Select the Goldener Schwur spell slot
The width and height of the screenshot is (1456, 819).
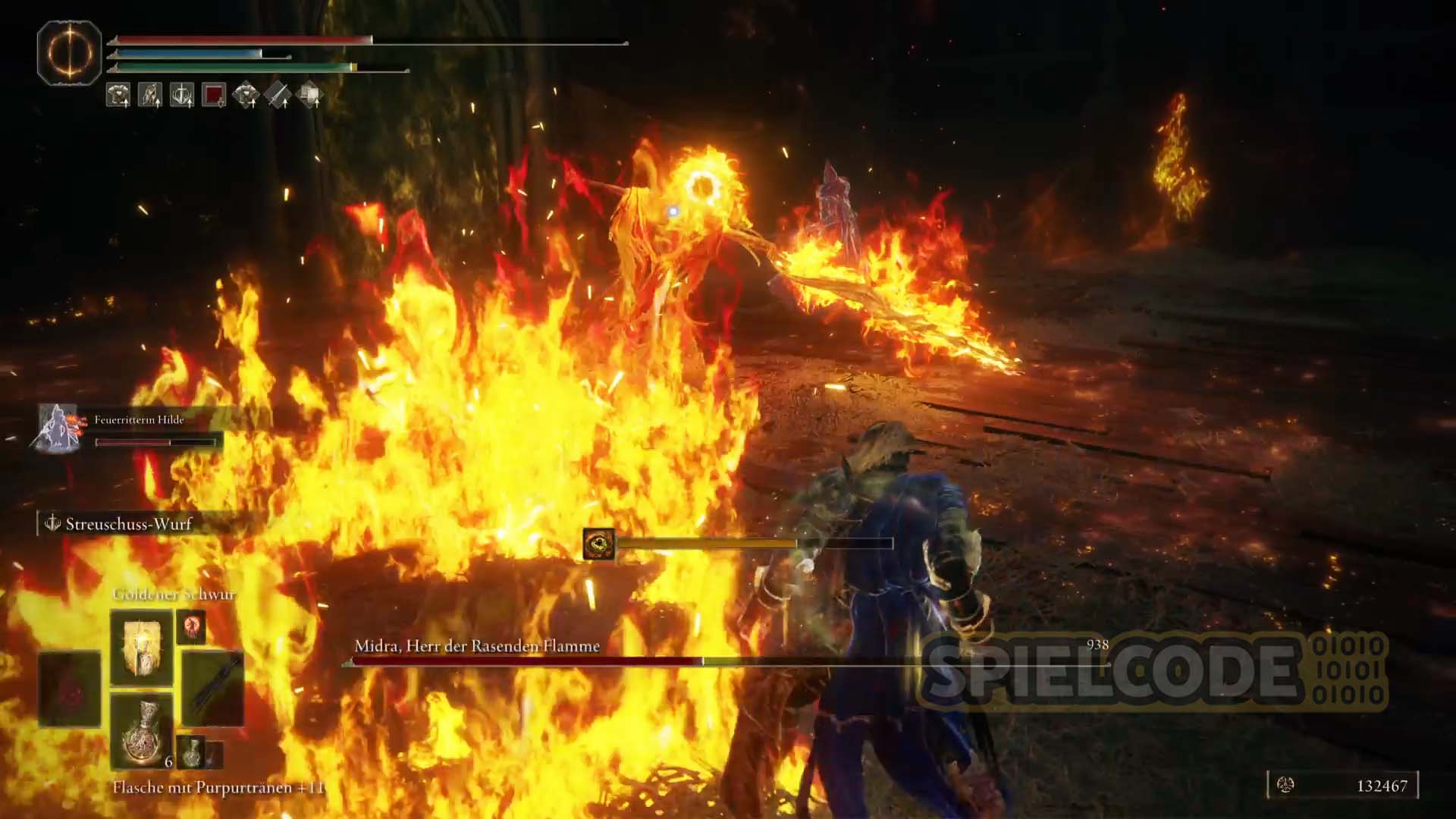pyautogui.click(x=142, y=647)
